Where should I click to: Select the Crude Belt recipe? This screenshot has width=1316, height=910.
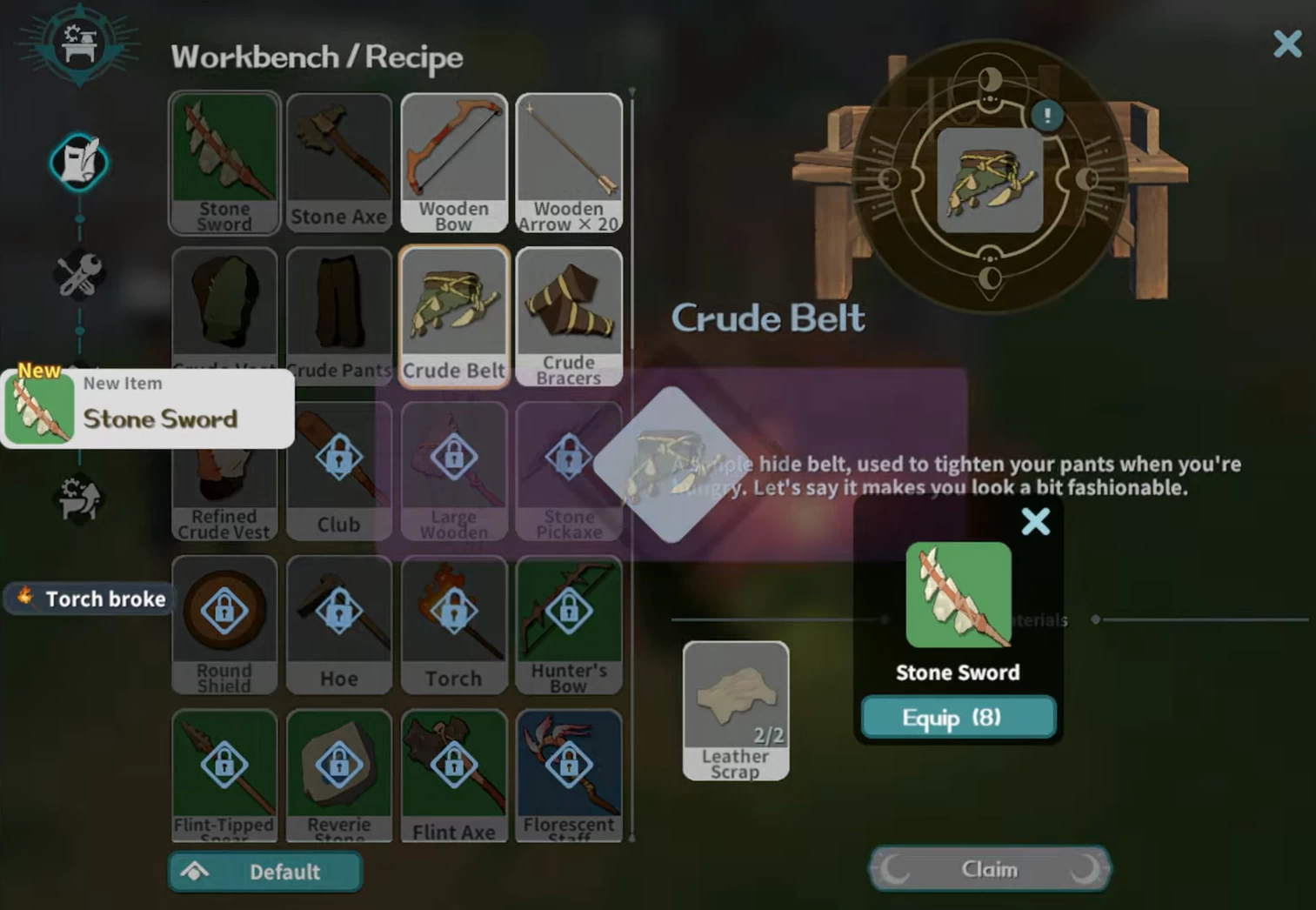click(454, 316)
